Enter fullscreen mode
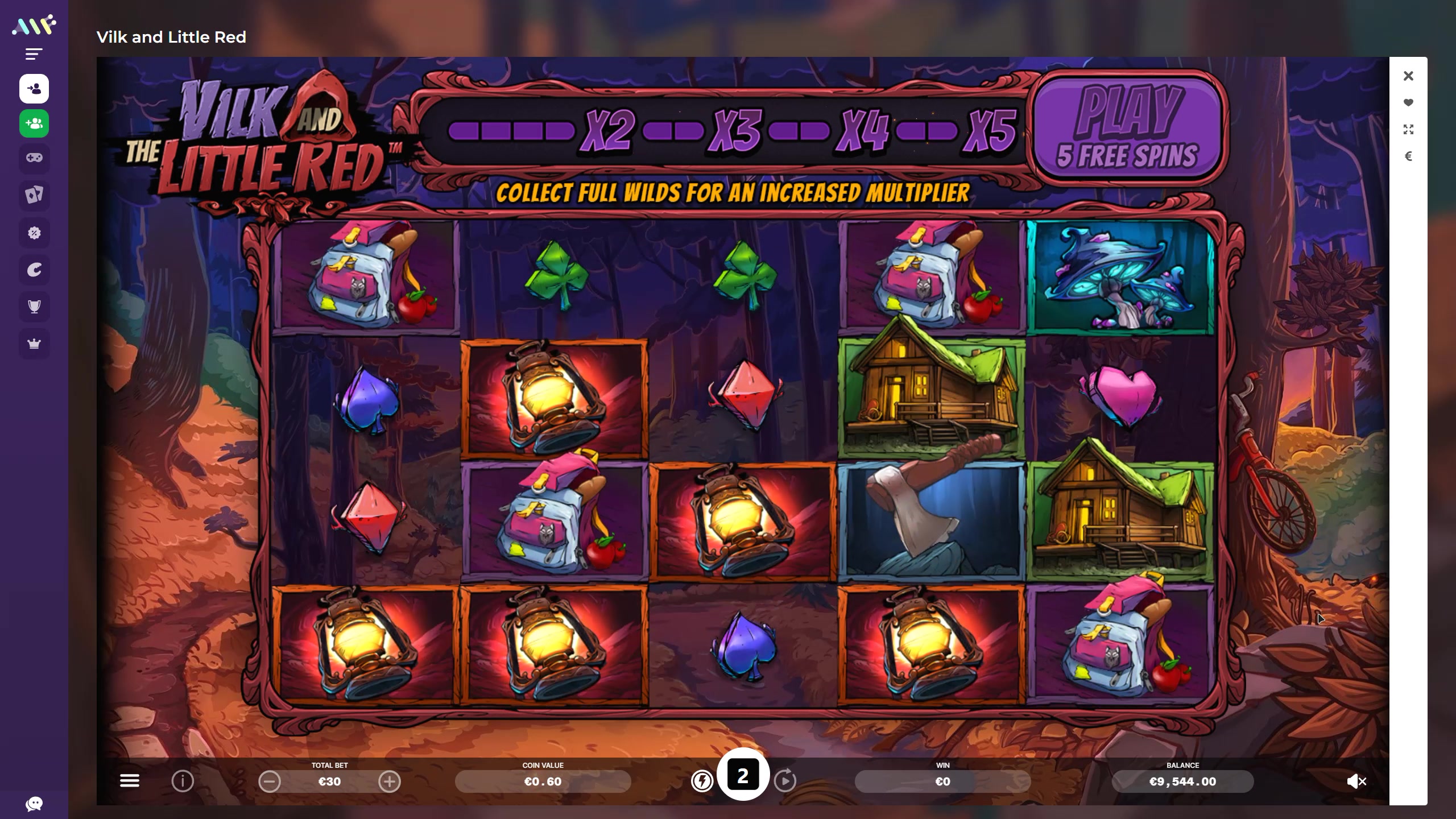This screenshot has width=1456, height=819. coord(1408,130)
